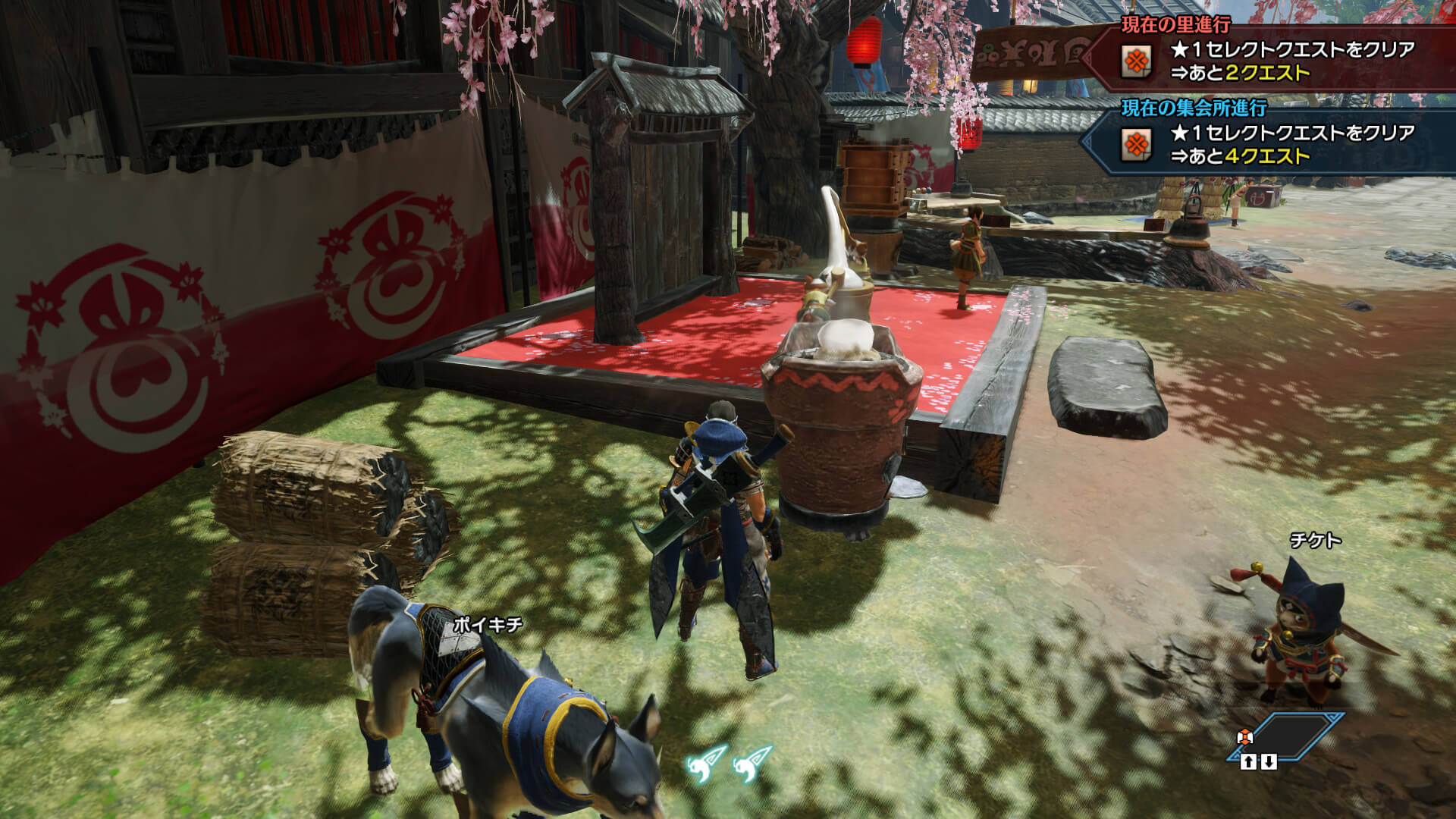The image size is (1456, 819).
Task: Click the orange emblem in the hub progress panel
Action: pos(1136,144)
